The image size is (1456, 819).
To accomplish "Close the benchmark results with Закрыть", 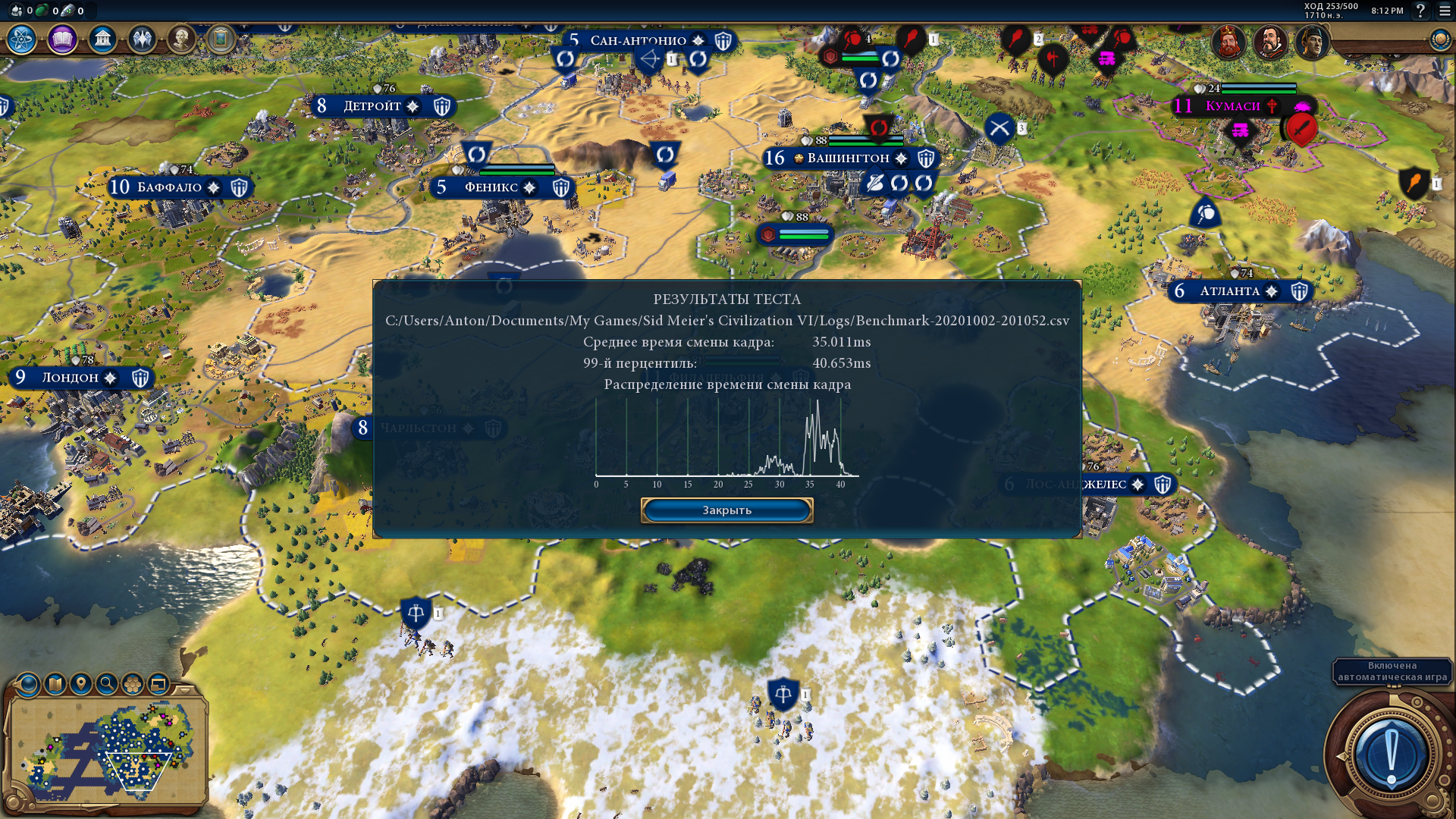I will [x=726, y=510].
